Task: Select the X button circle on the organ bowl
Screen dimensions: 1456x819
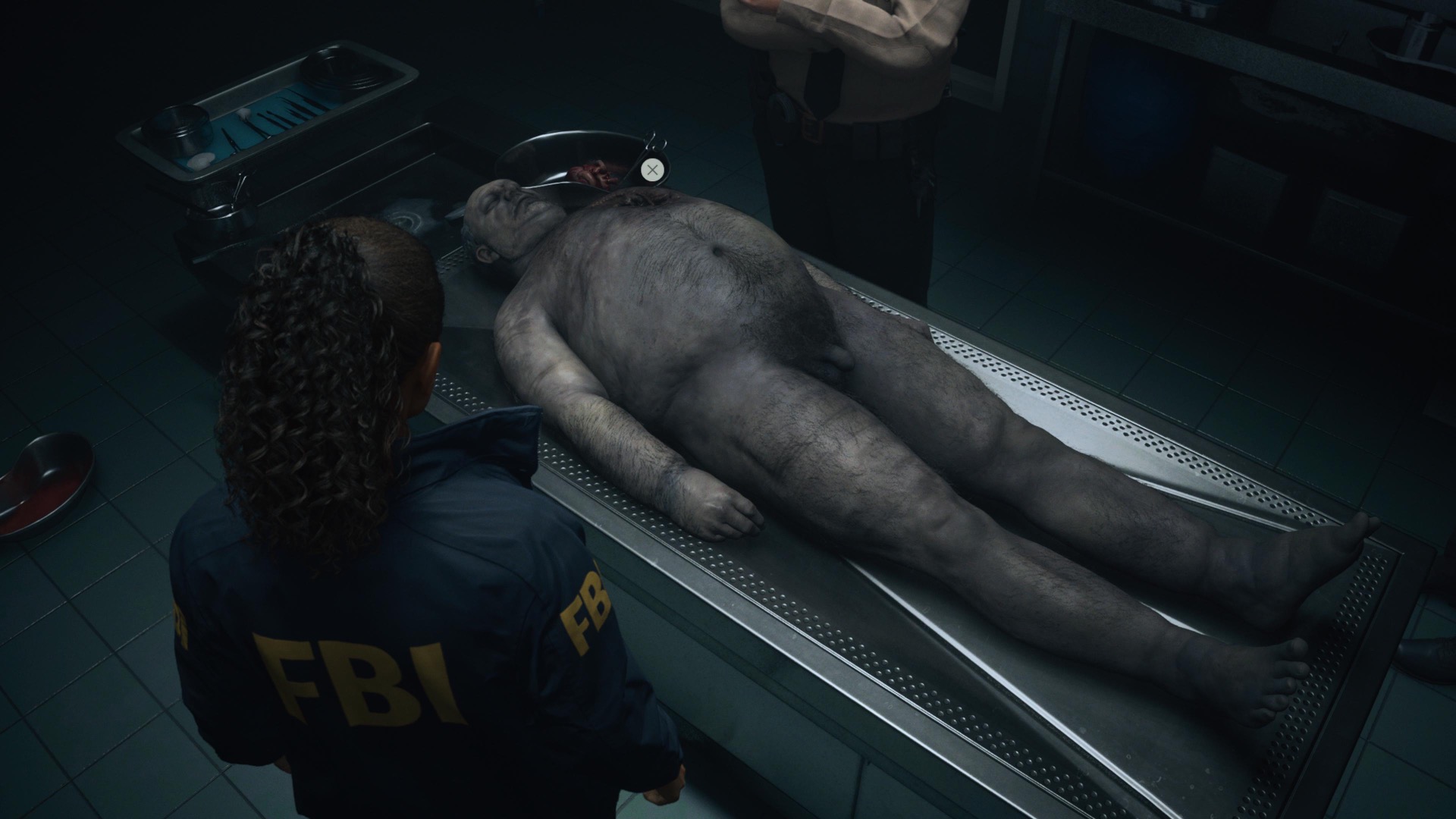Action: pos(652,170)
